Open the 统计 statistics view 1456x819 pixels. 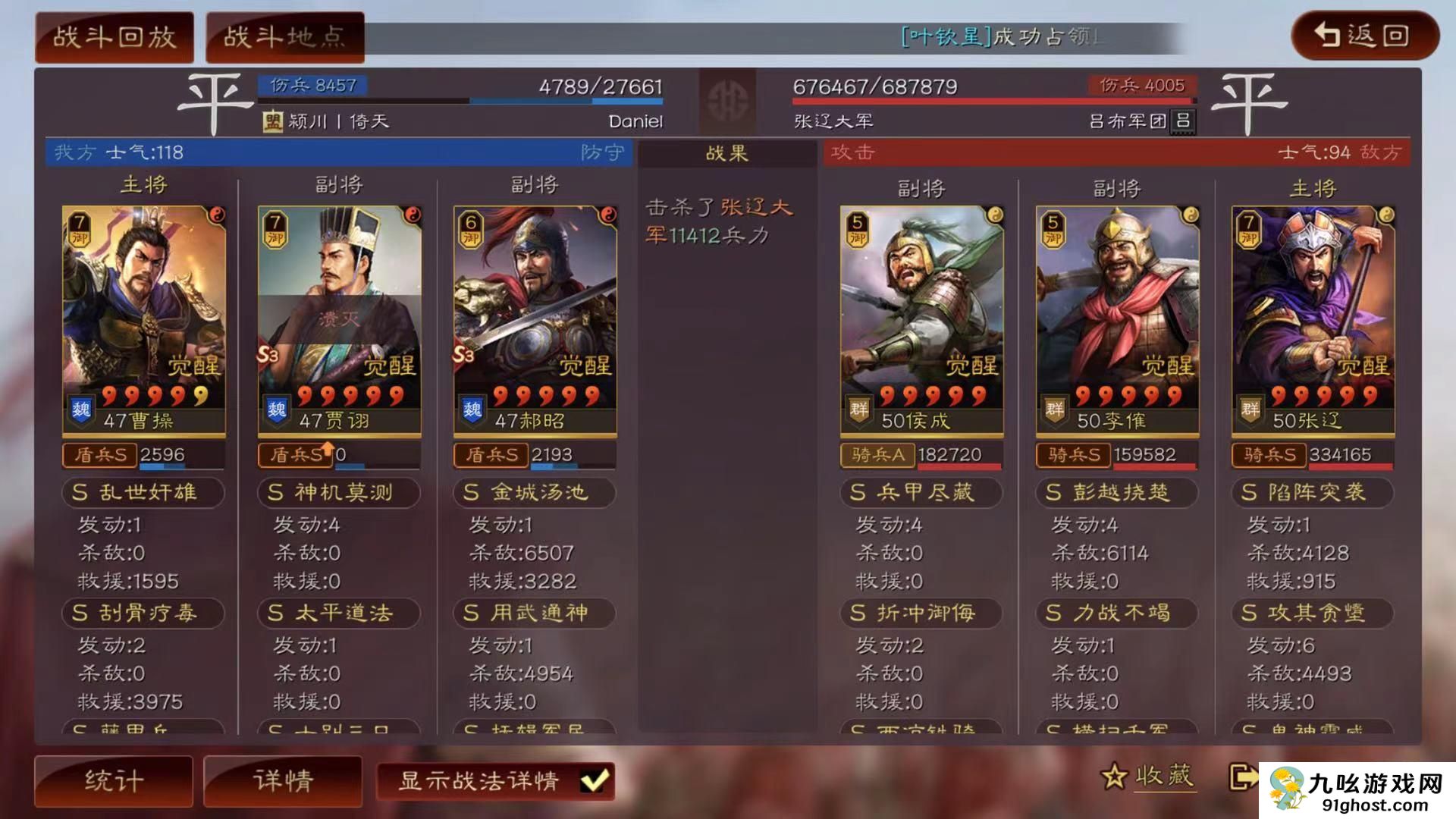click(x=114, y=780)
